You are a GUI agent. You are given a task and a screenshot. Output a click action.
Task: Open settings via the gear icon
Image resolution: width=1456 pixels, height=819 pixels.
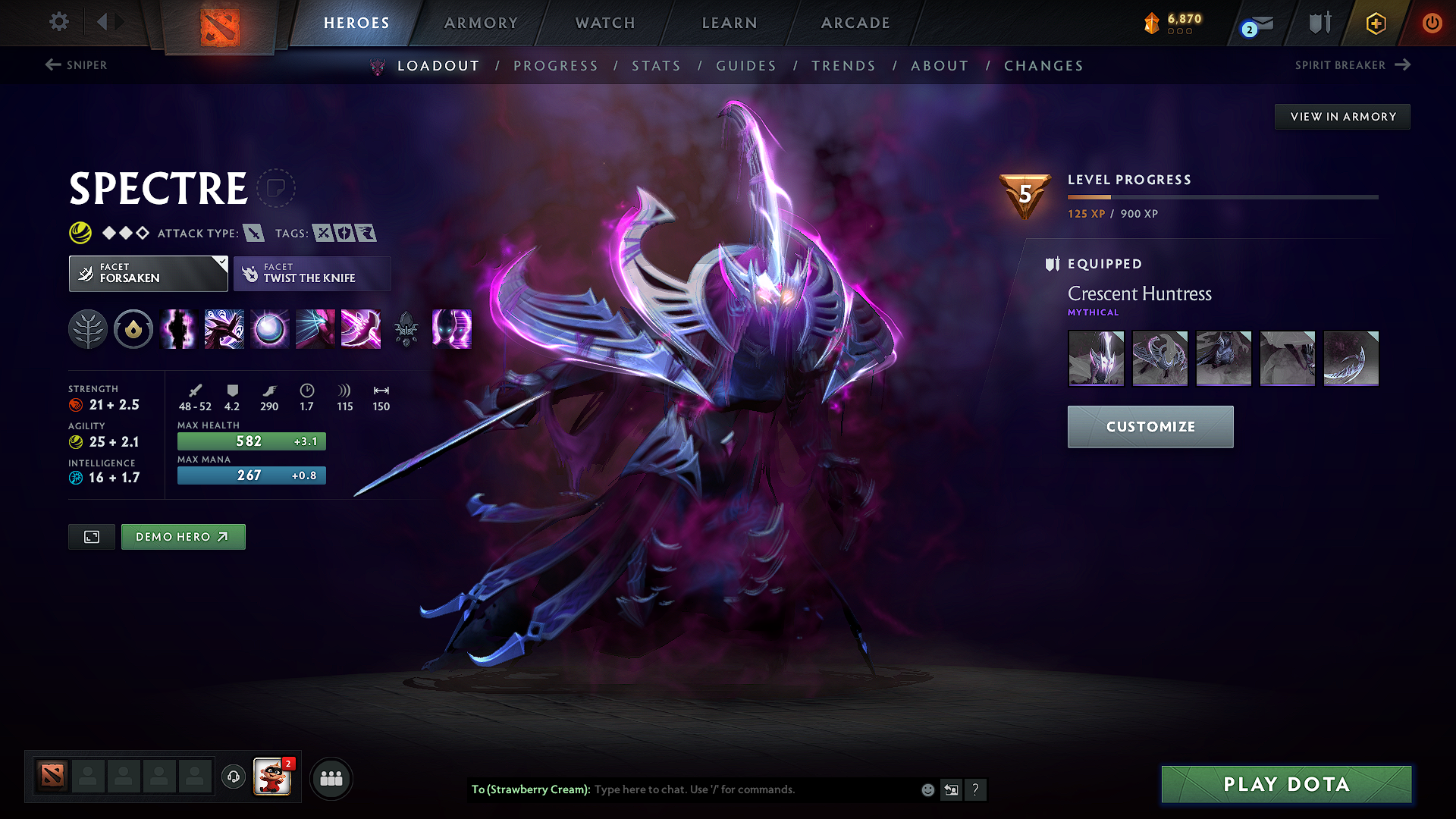tap(58, 22)
